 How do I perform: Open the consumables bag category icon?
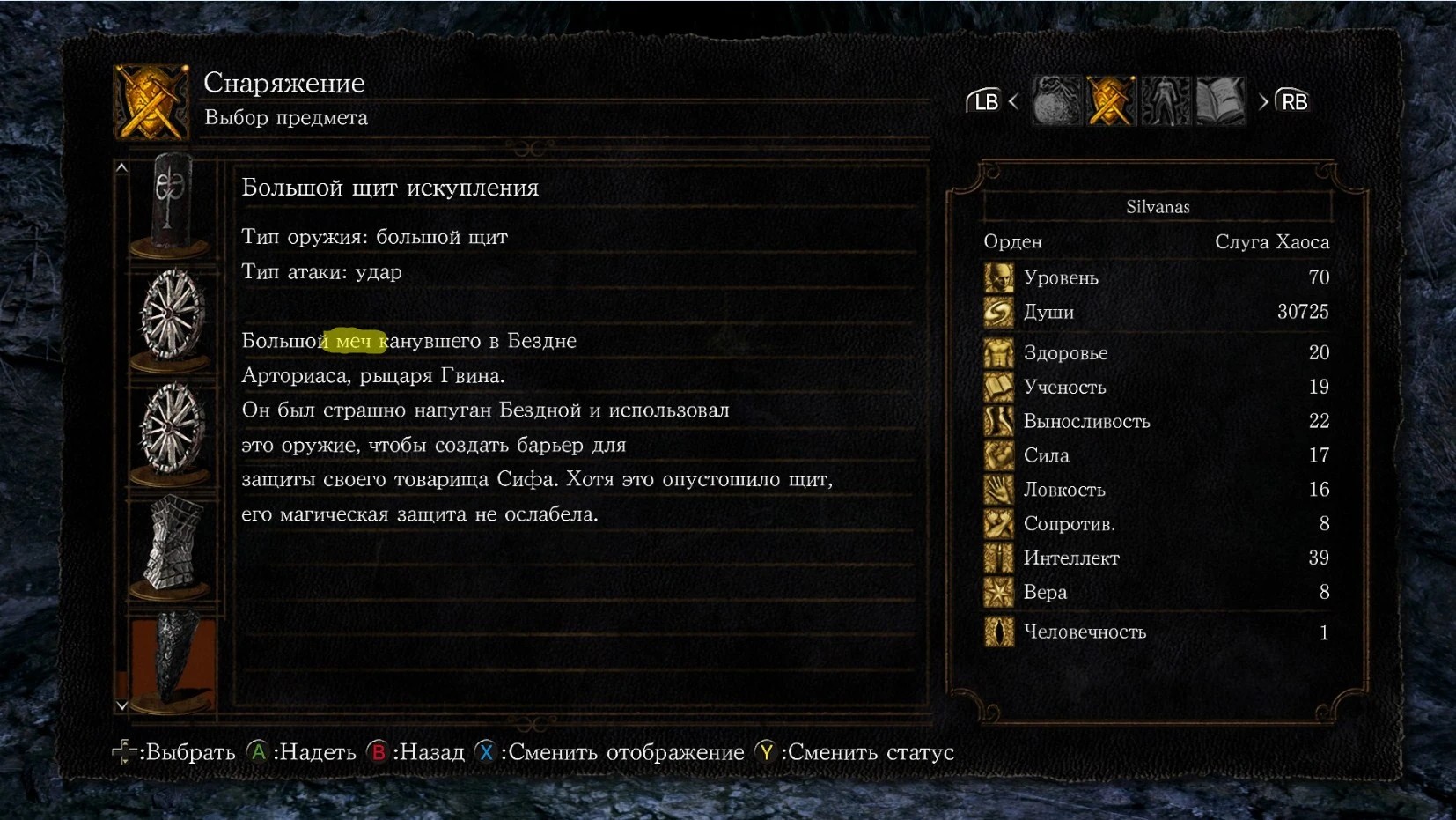pos(1056,100)
